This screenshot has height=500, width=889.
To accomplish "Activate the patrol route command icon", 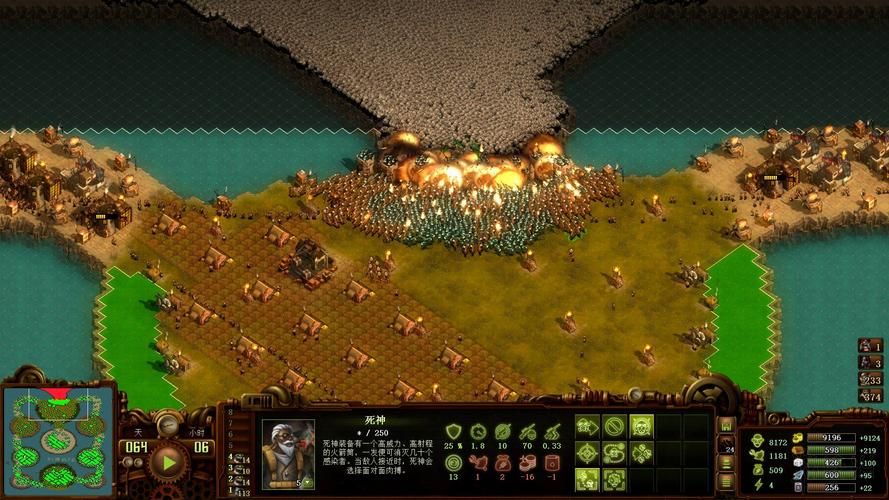I will 614,453.
